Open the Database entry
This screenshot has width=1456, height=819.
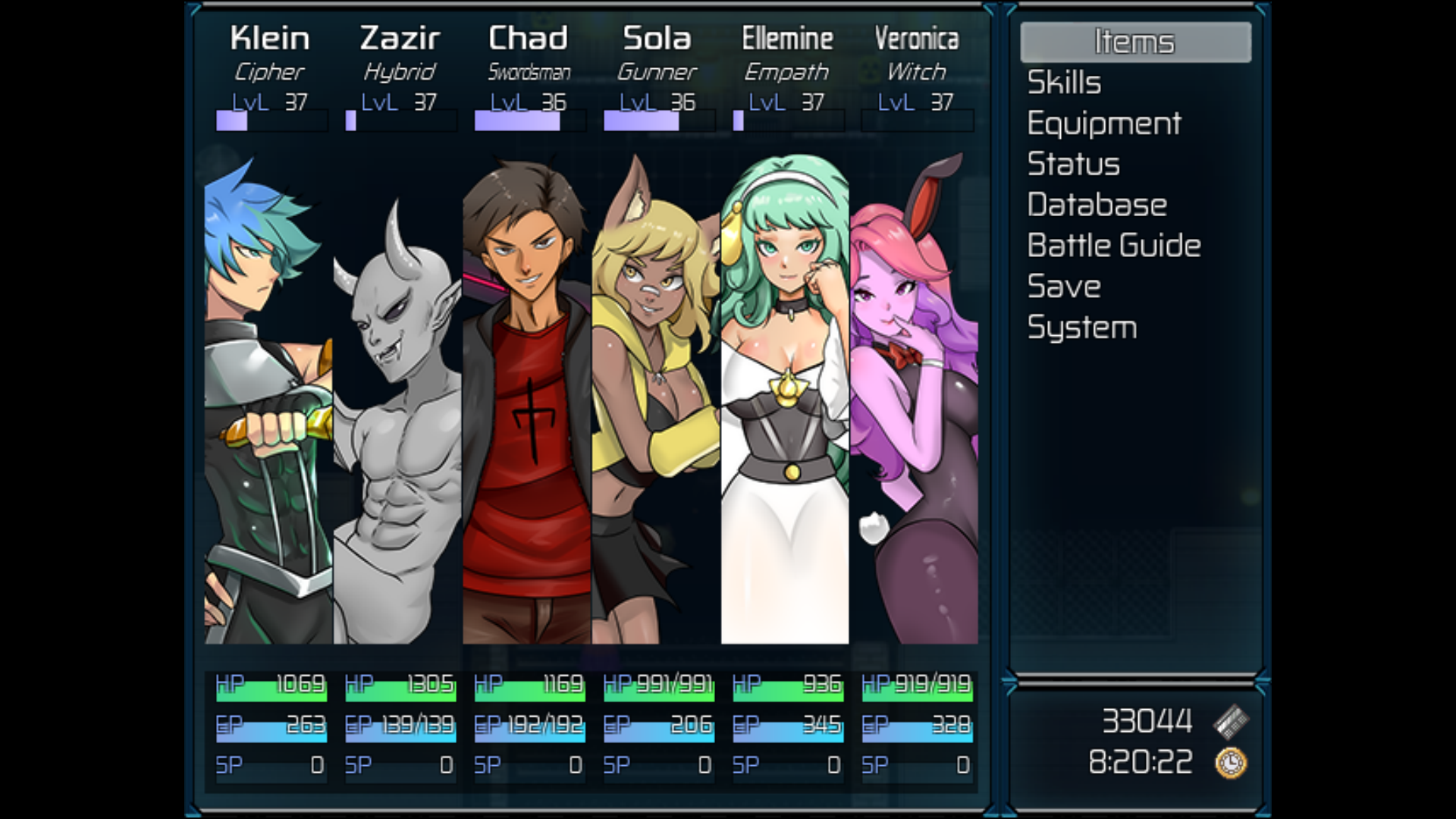coord(1097,205)
